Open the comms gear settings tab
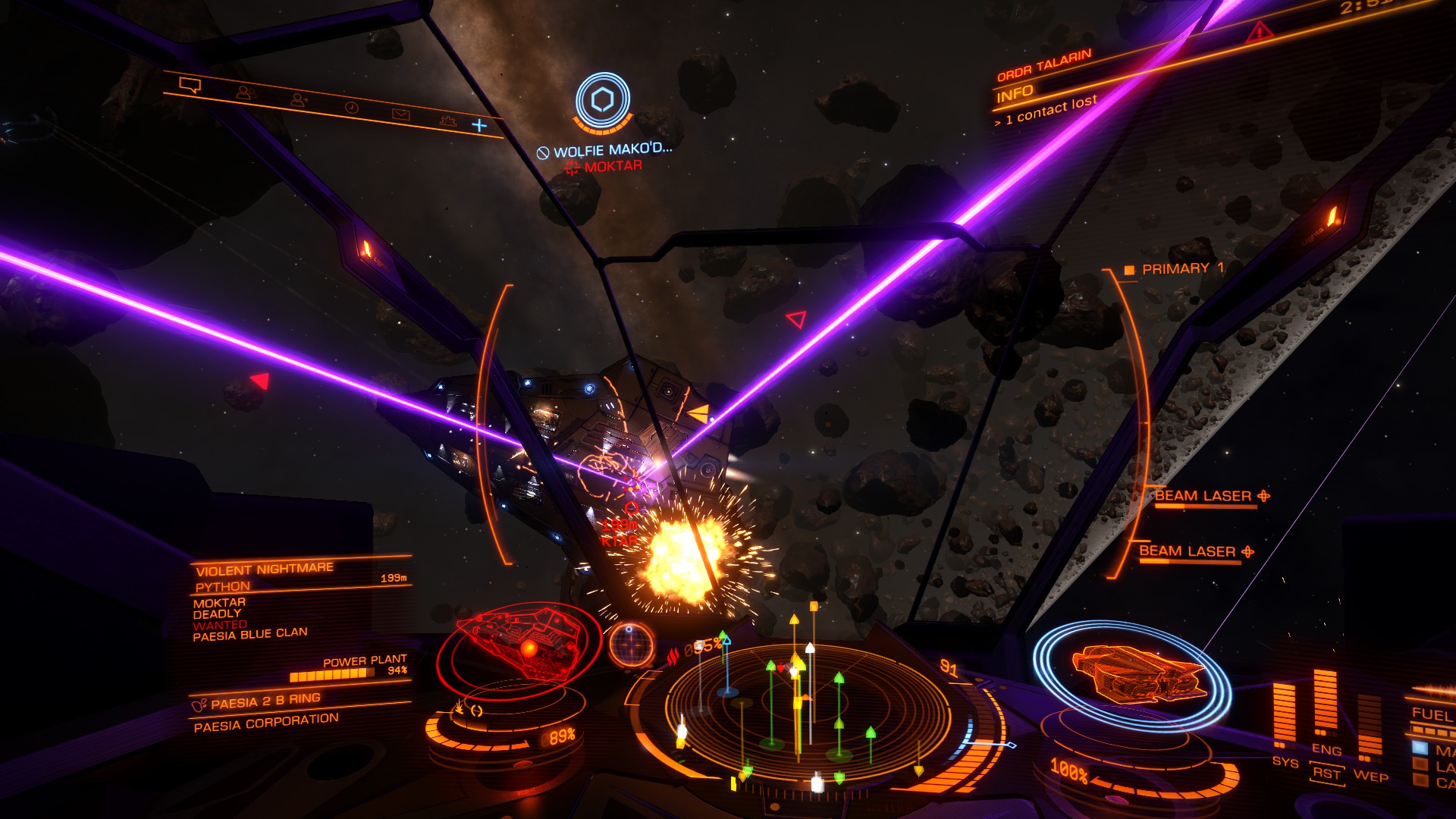The width and height of the screenshot is (1456, 819). pyautogui.click(x=448, y=121)
